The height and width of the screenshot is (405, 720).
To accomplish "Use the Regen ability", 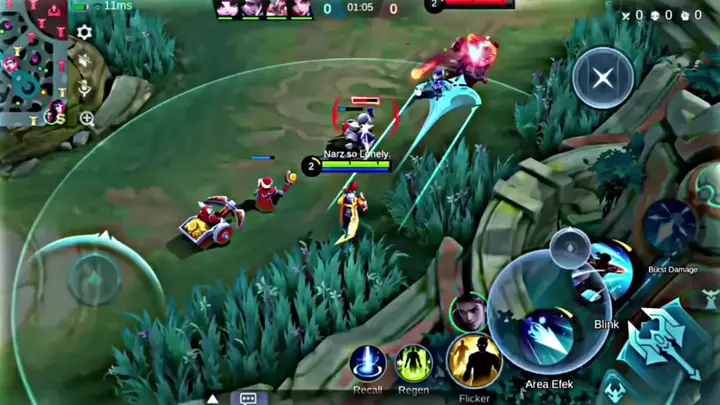I will coord(413,364).
